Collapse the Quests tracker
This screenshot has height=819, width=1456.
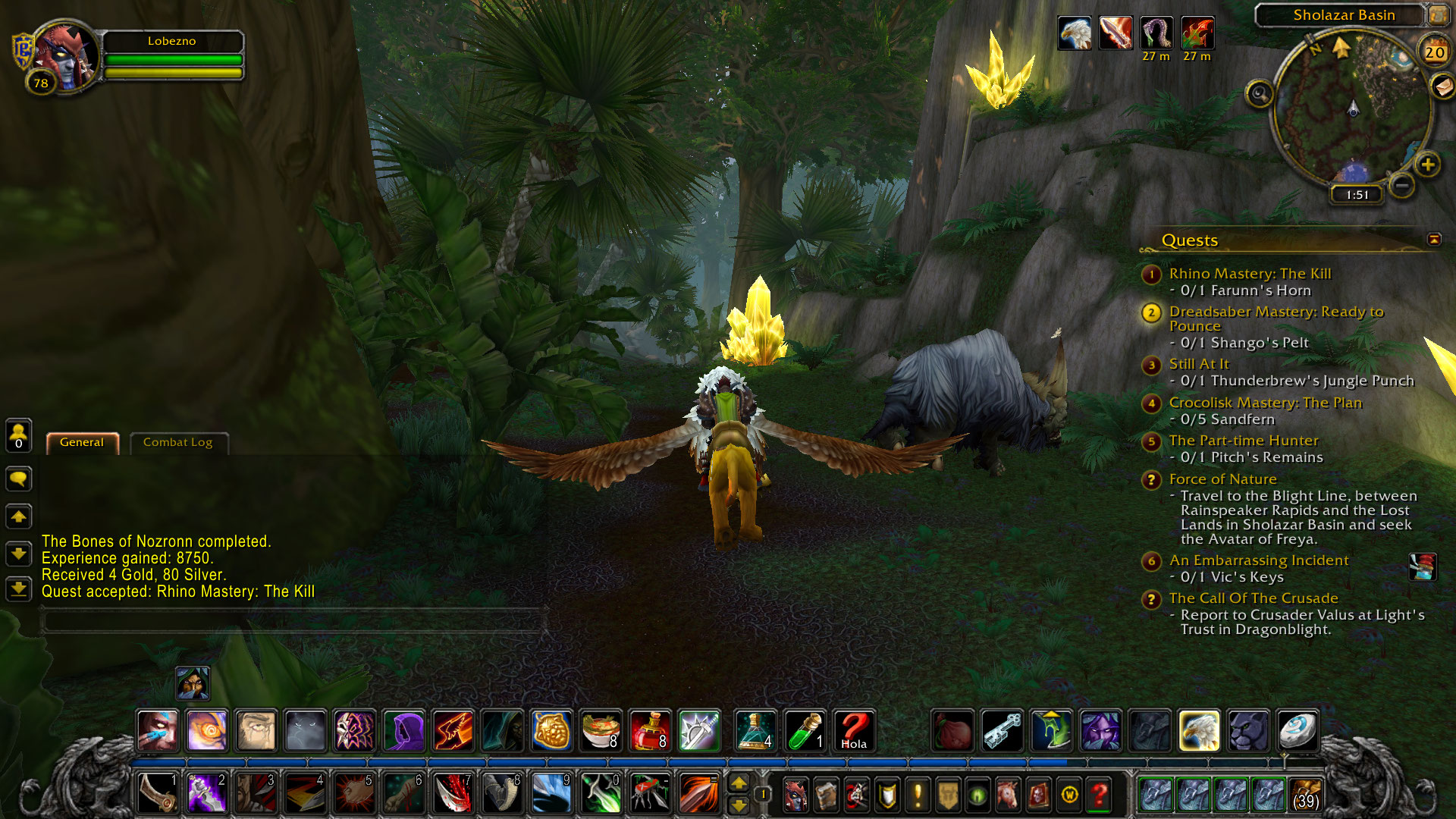click(1434, 240)
